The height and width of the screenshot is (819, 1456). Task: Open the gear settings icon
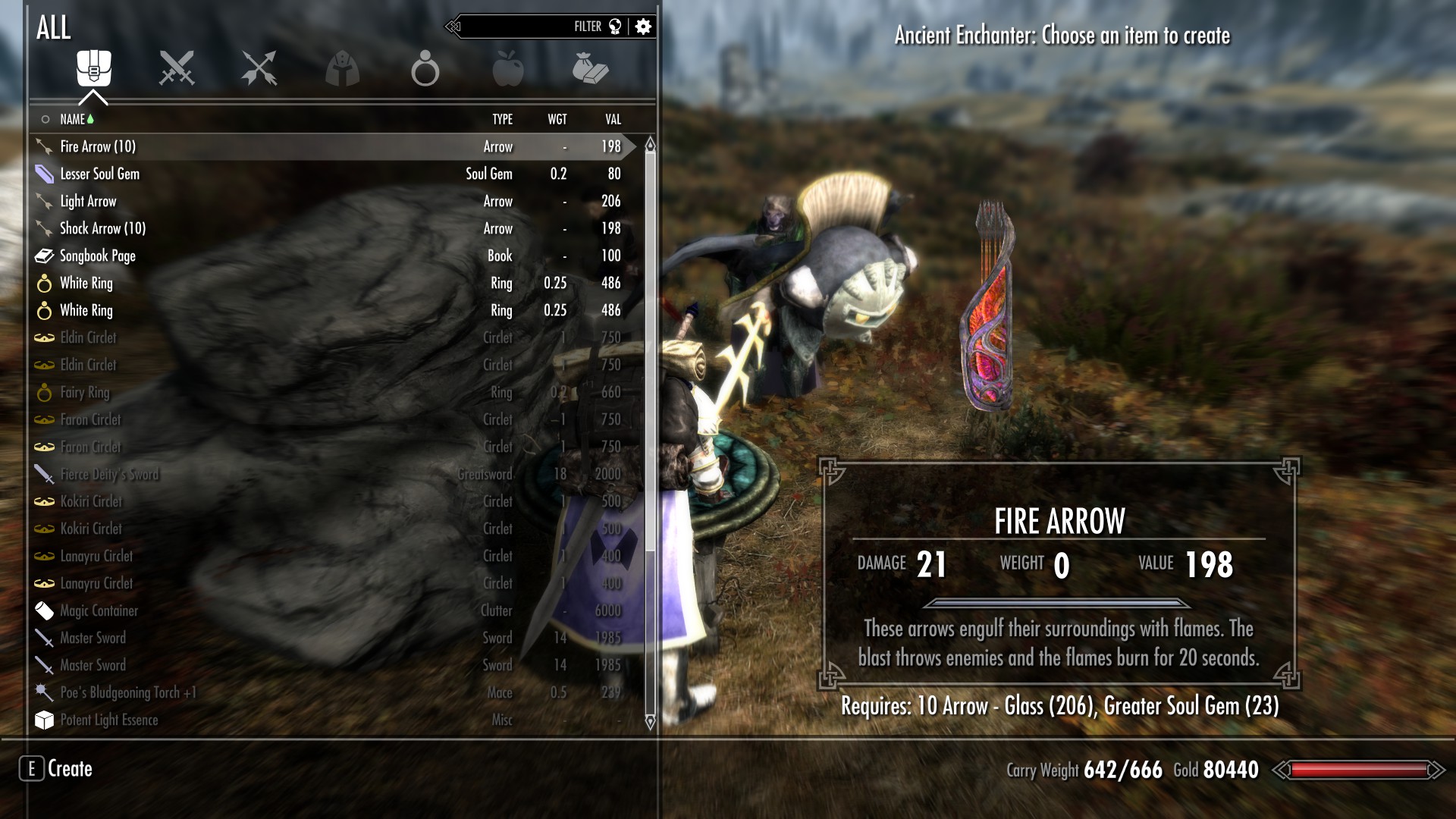click(x=643, y=27)
